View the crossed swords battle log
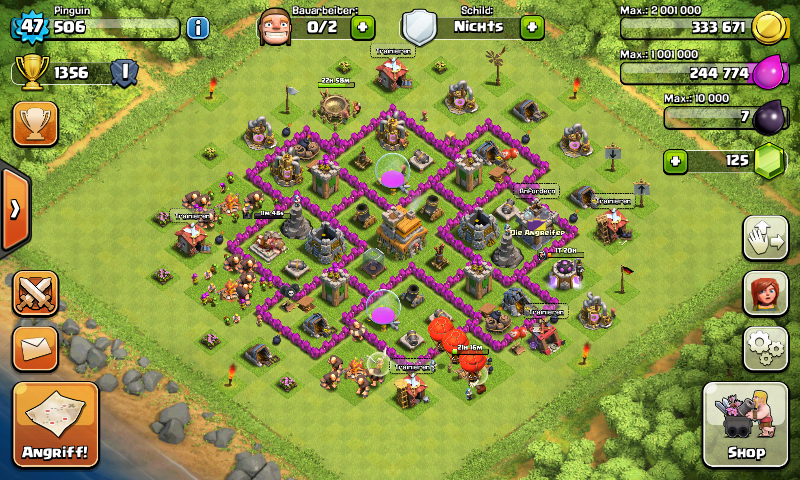This screenshot has height=480, width=800. [35, 292]
